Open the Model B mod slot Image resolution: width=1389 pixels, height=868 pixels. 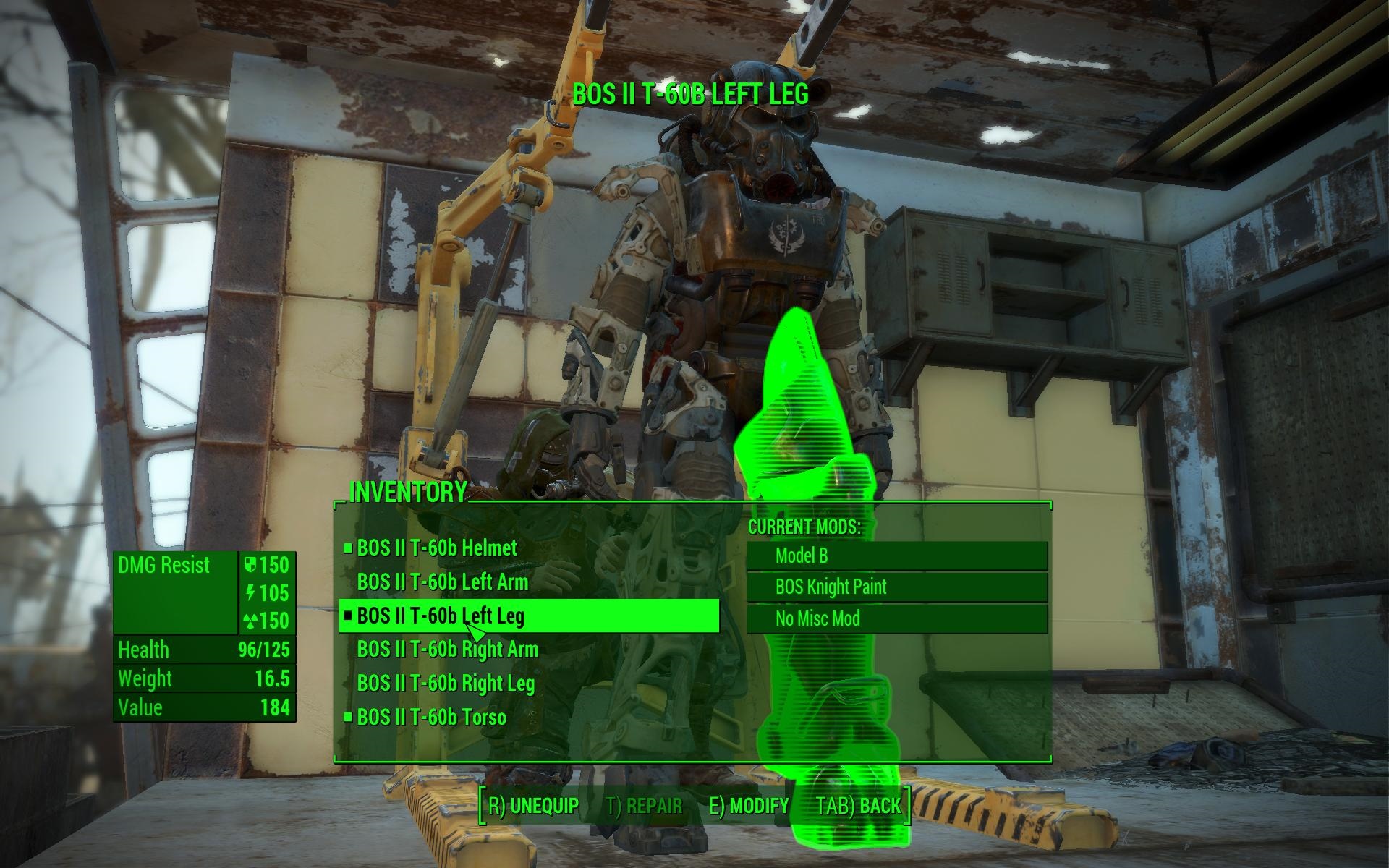[897, 556]
